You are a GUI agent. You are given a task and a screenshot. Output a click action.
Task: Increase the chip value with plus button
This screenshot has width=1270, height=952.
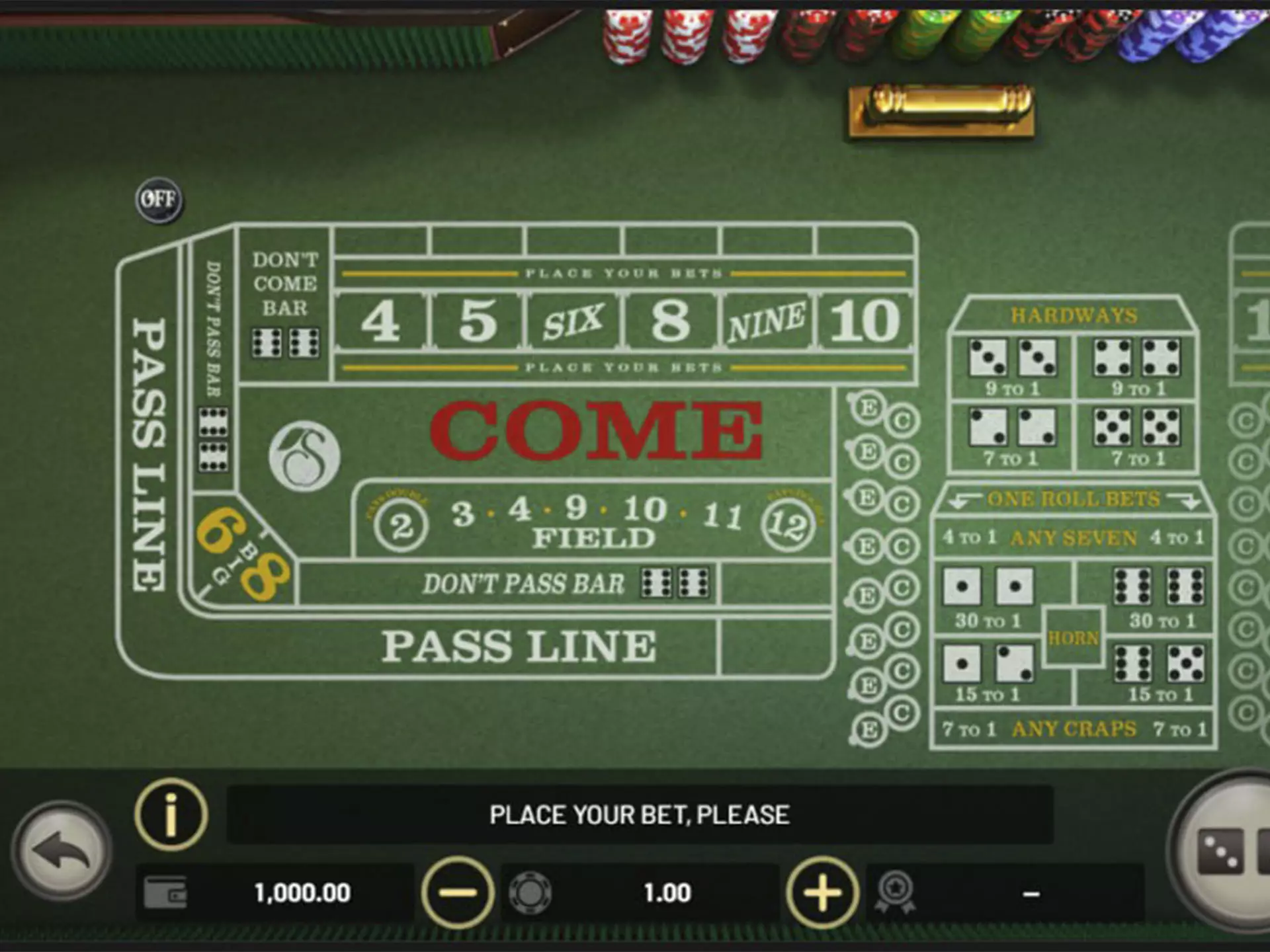[822, 892]
